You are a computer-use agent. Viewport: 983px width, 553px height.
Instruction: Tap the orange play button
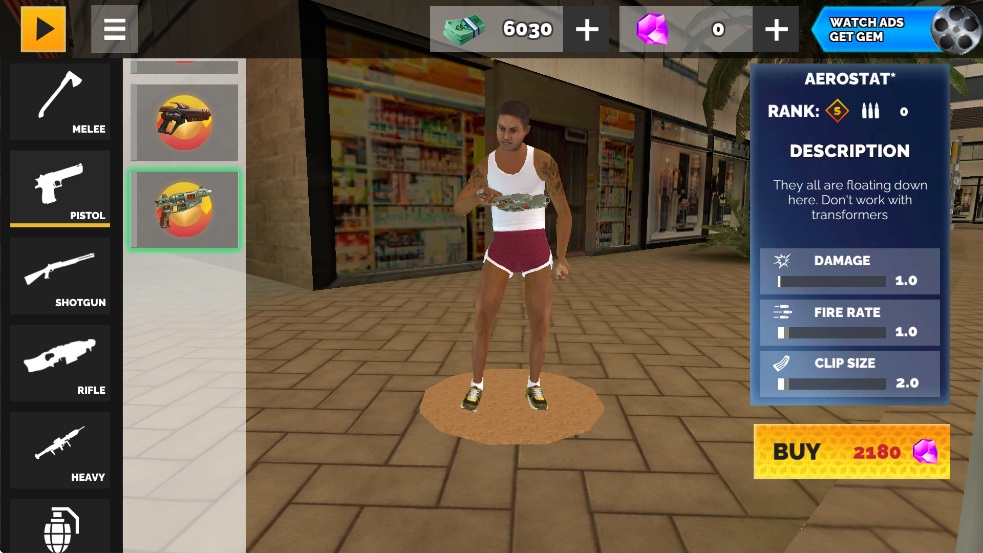pos(43,29)
